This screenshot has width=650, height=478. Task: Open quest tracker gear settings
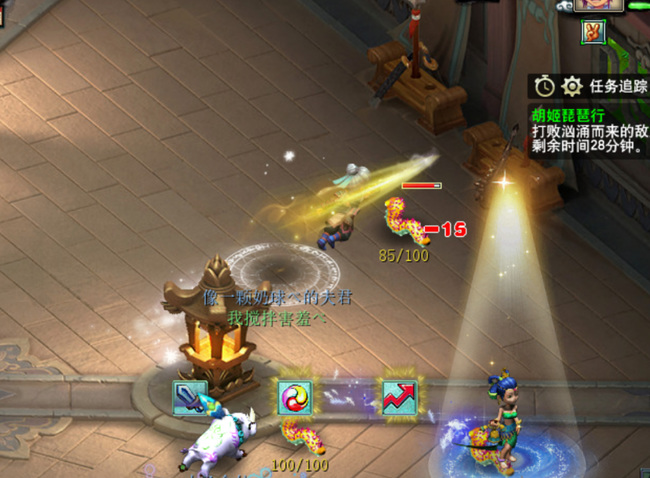point(572,86)
